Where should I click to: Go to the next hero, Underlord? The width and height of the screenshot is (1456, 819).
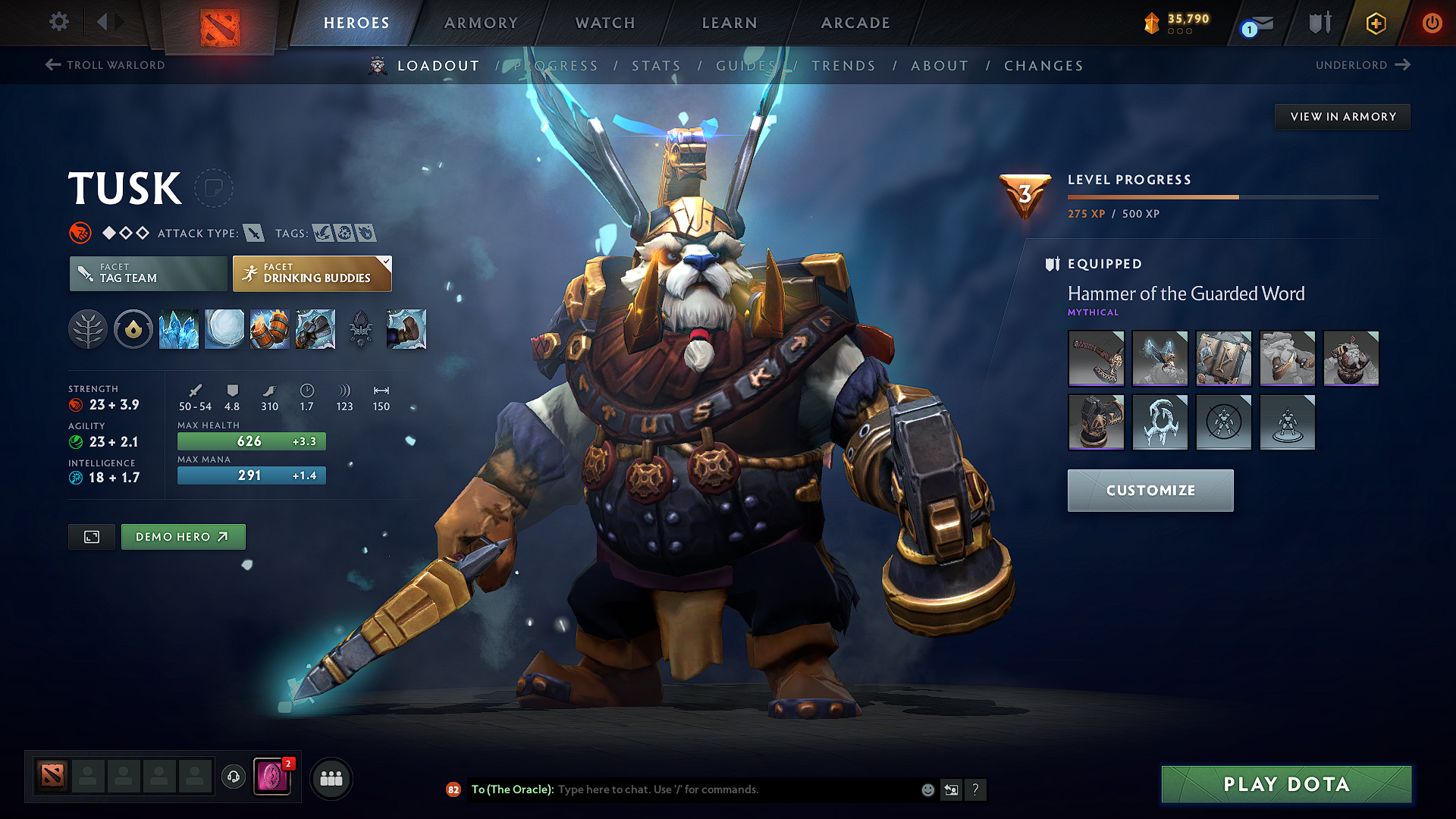[1361, 65]
